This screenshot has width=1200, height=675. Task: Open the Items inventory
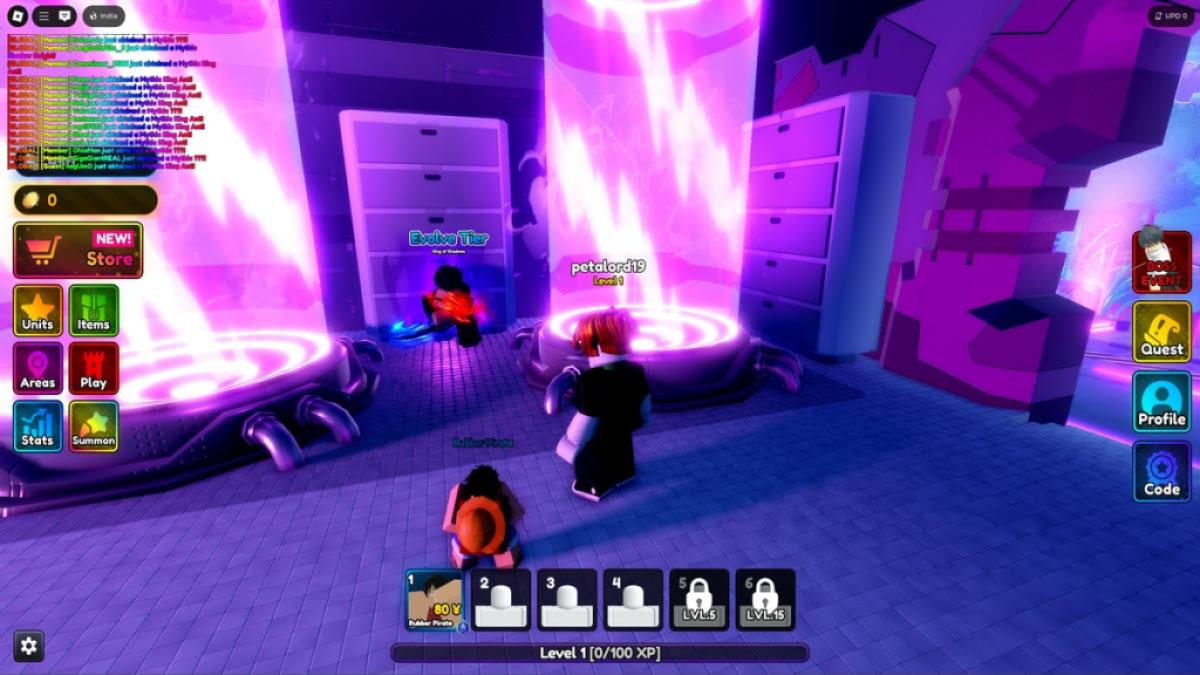94,311
